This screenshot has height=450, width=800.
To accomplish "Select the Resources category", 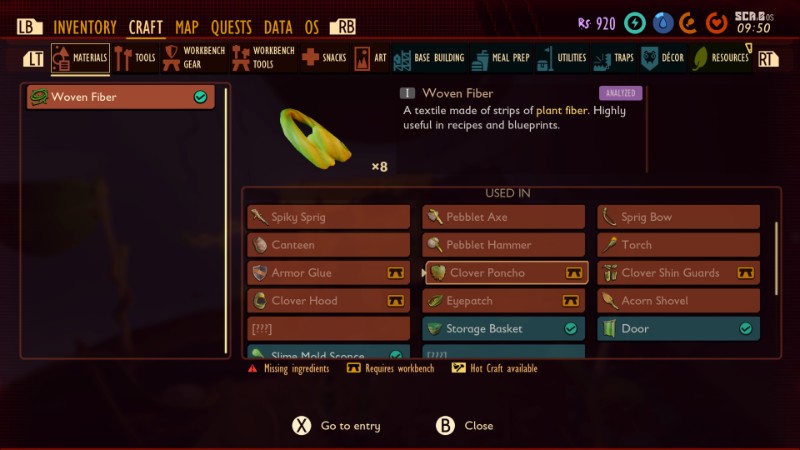I will click(x=721, y=58).
